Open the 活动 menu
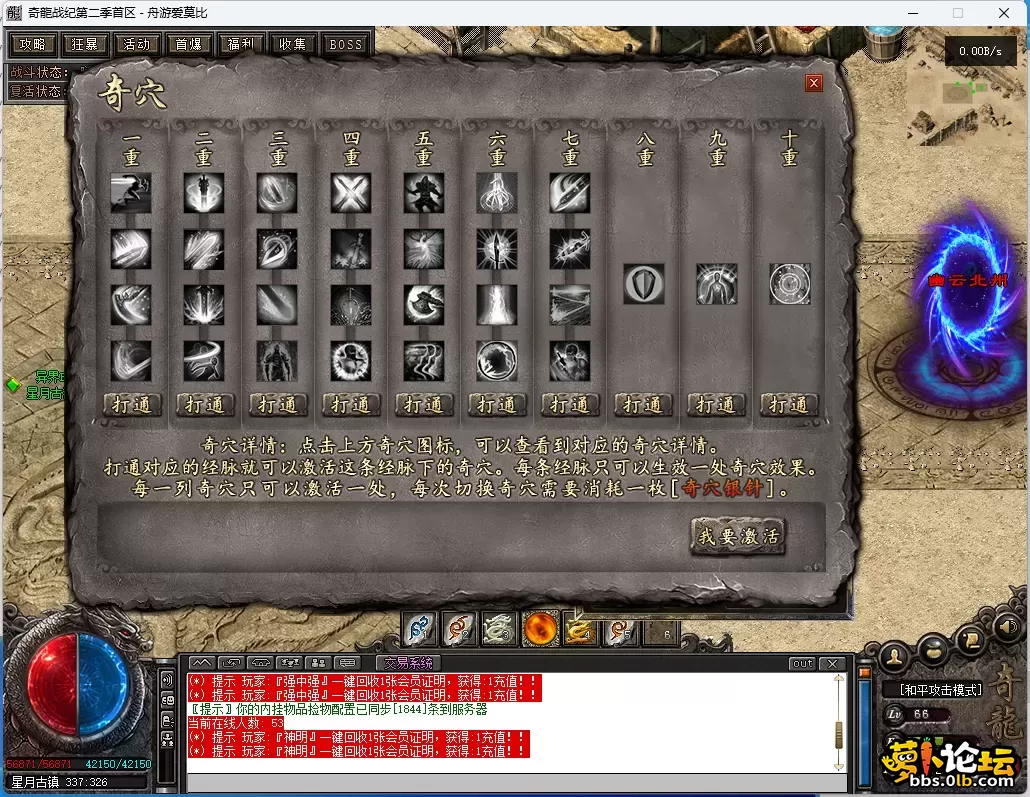Image resolution: width=1030 pixels, height=797 pixels. [x=137, y=44]
